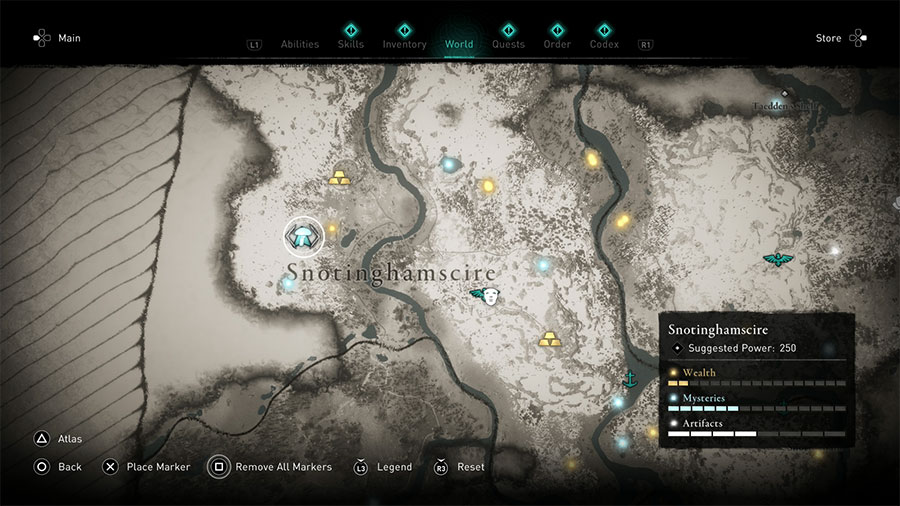The width and height of the screenshot is (900, 506).
Task: Click the teal anchor harbor marker
Action: click(x=630, y=379)
